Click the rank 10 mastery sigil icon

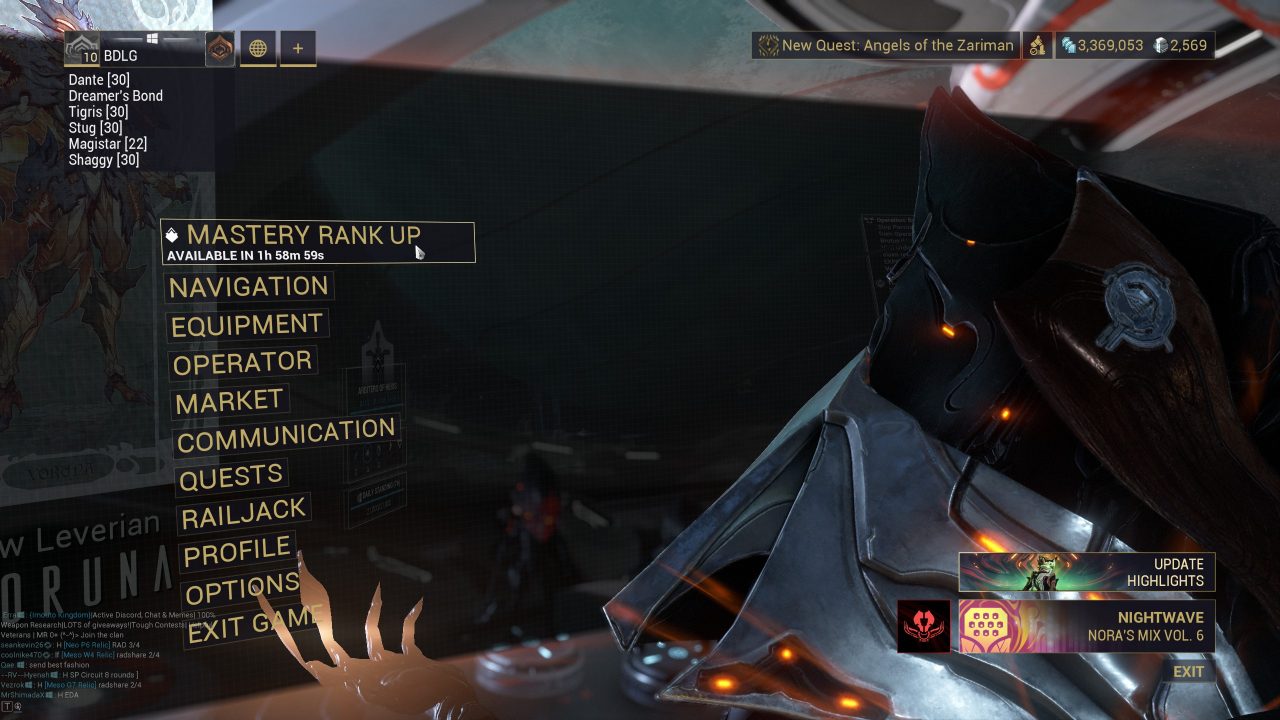[80, 47]
